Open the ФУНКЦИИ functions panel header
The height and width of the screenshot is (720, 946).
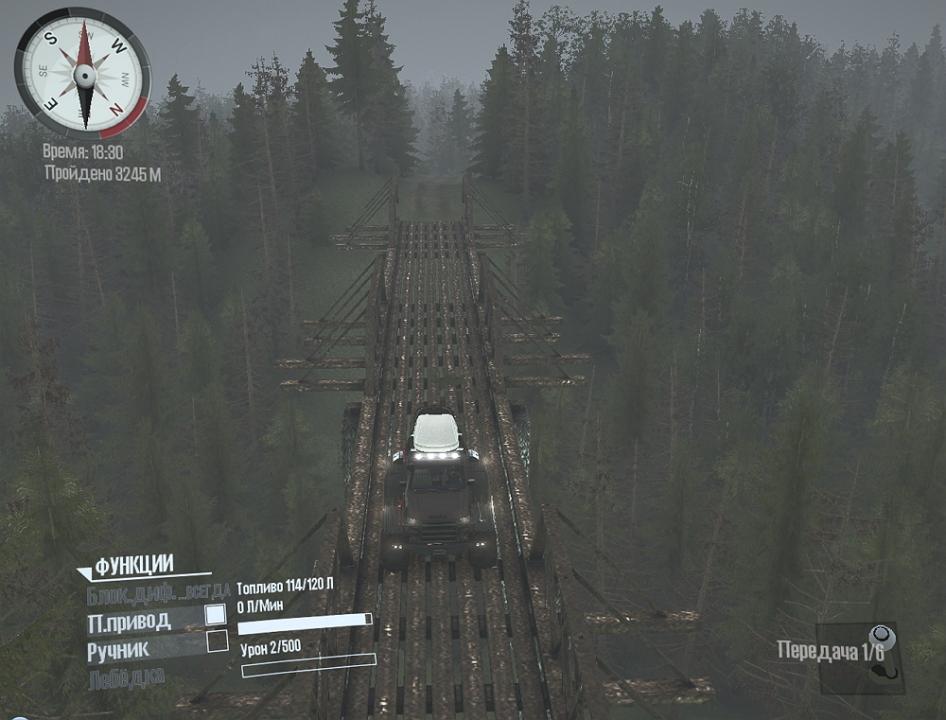click(x=133, y=564)
